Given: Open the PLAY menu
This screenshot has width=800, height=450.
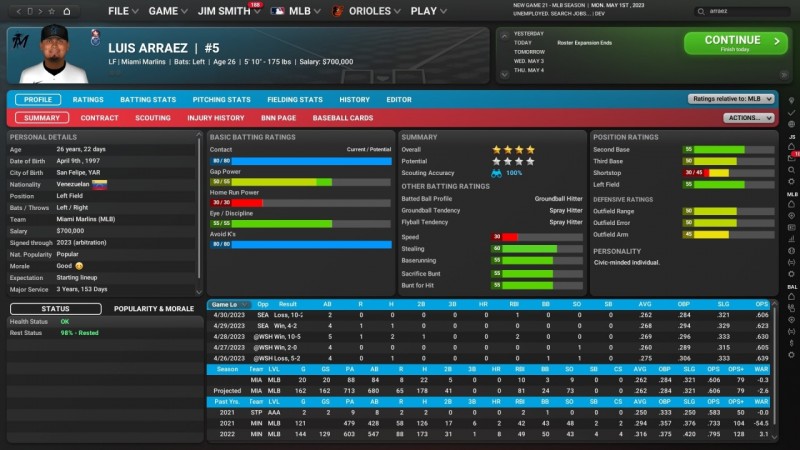Looking at the screenshot, I should [x=428, y=11].
